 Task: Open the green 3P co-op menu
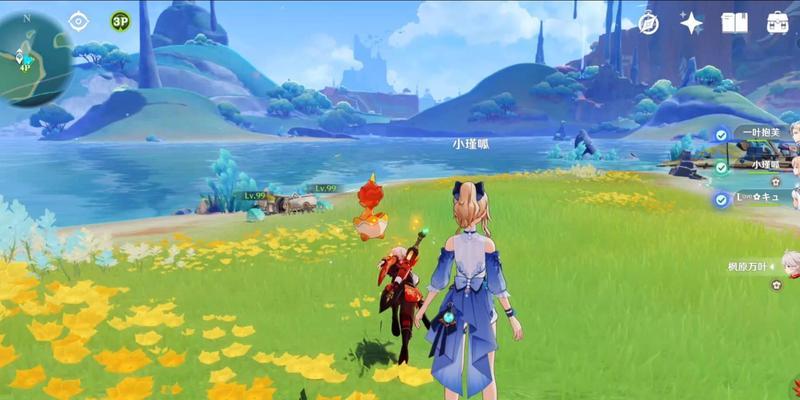pyautogui.click(x=120, y=21)
